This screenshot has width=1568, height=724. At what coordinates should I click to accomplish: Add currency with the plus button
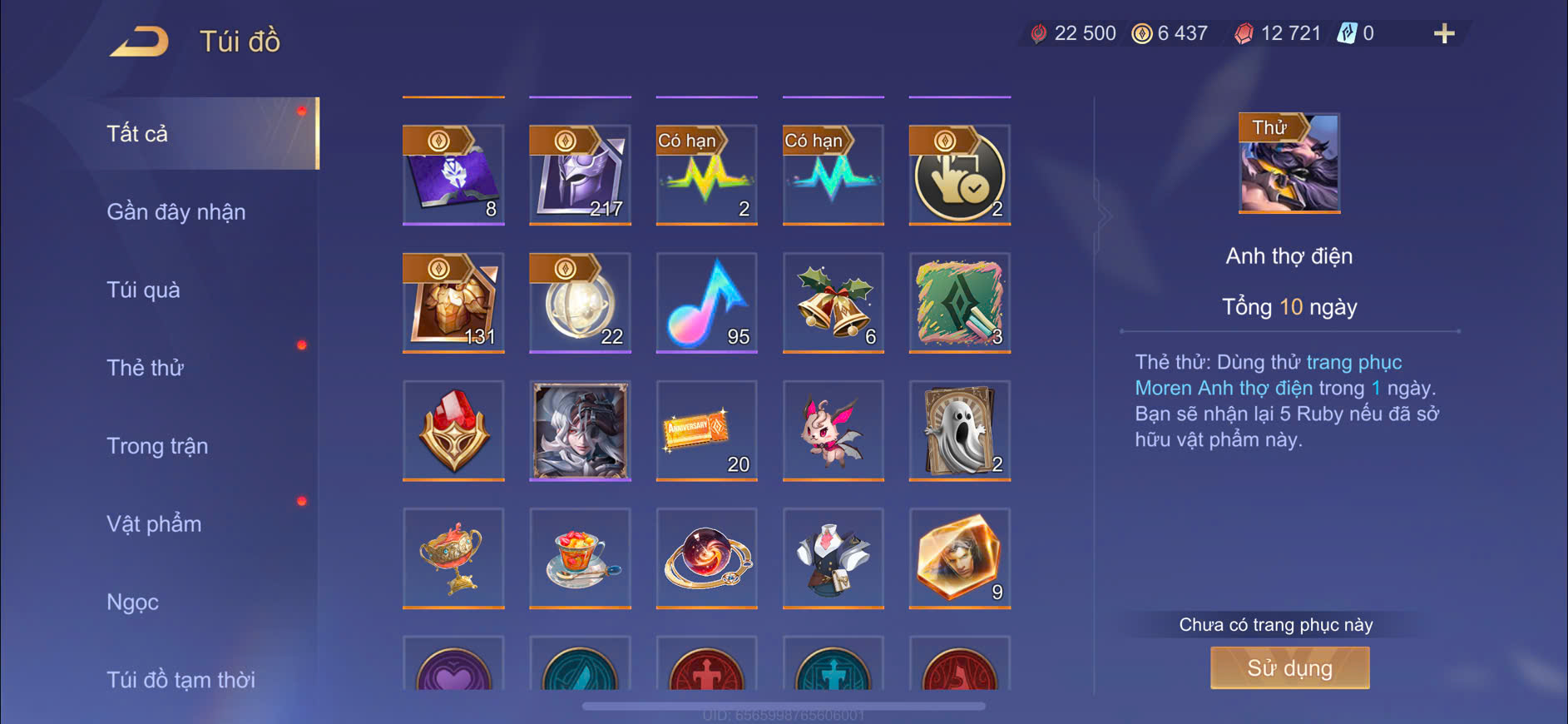[1444, 33]
